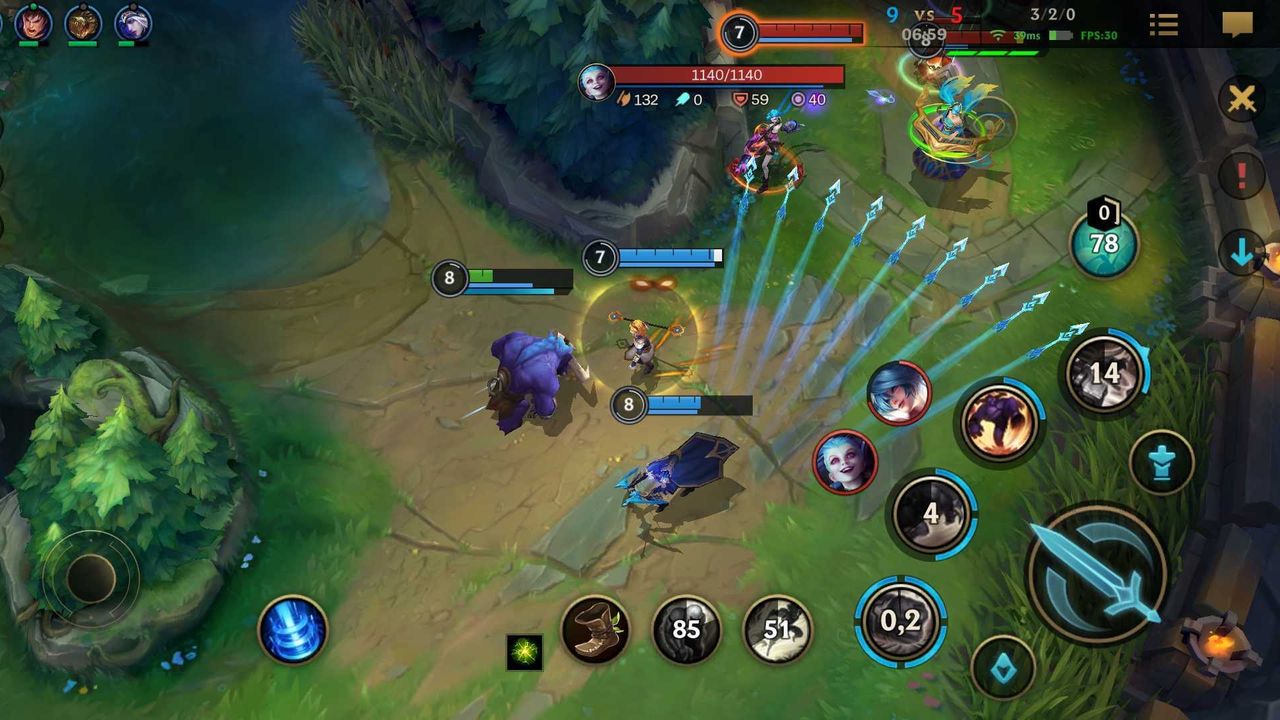Tap the blue diamond button below attack
The image size is (1280, 720).
click(x=1003, y=667)
